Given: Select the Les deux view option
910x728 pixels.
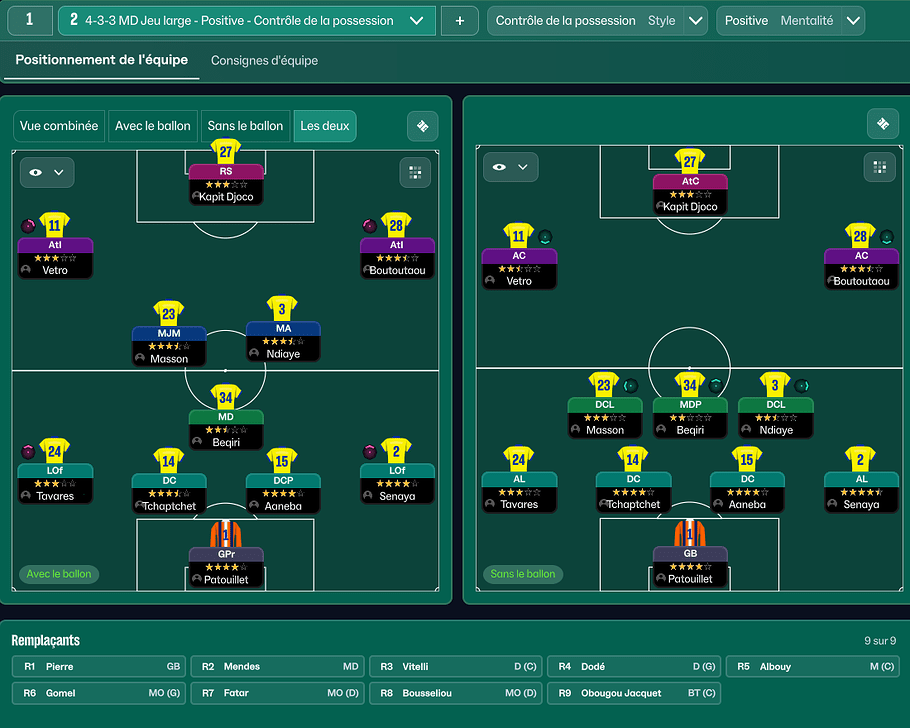Looking at the screenshot, I should 325,126.
